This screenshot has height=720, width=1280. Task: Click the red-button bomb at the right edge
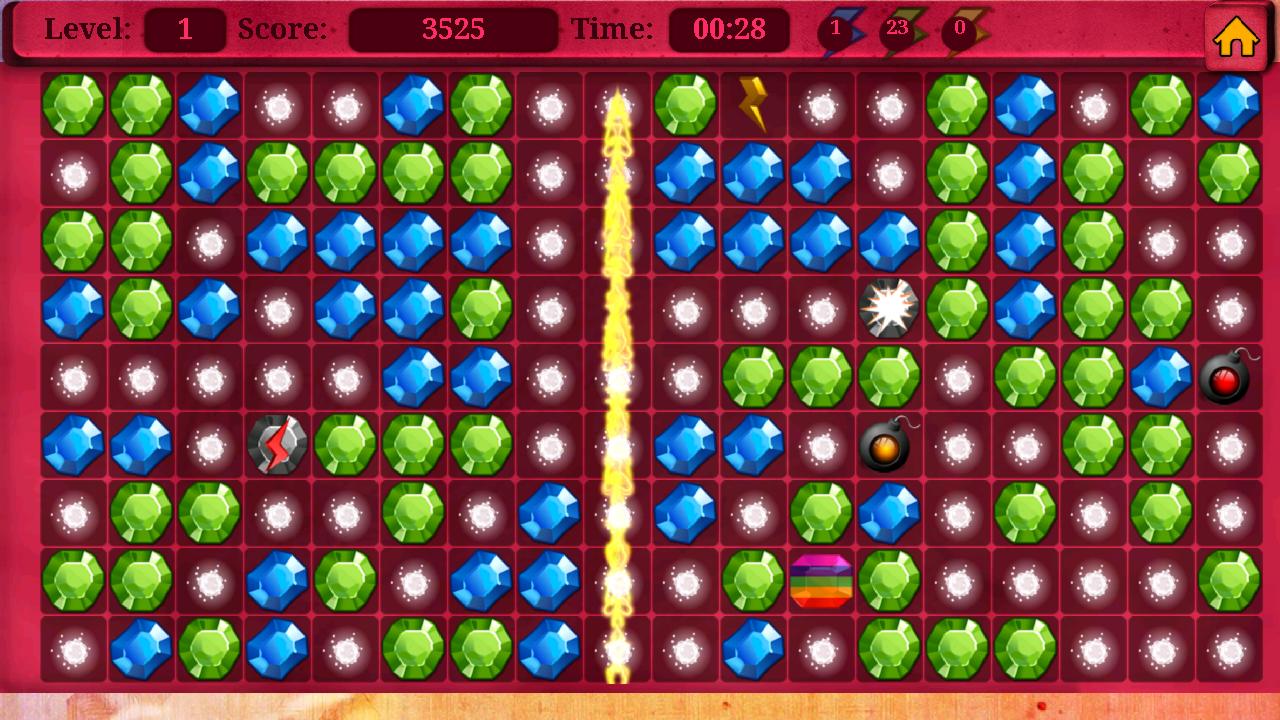[x=1226, y=377]
